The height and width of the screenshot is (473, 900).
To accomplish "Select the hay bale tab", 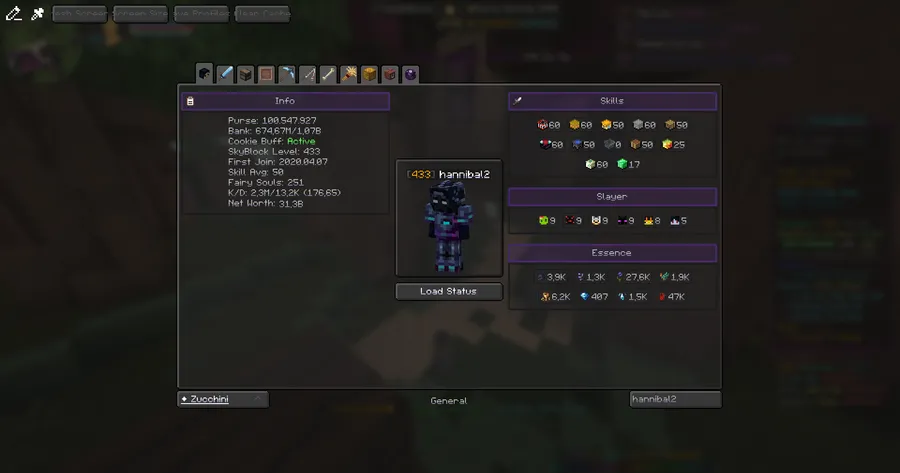I will tap(369, 74).
